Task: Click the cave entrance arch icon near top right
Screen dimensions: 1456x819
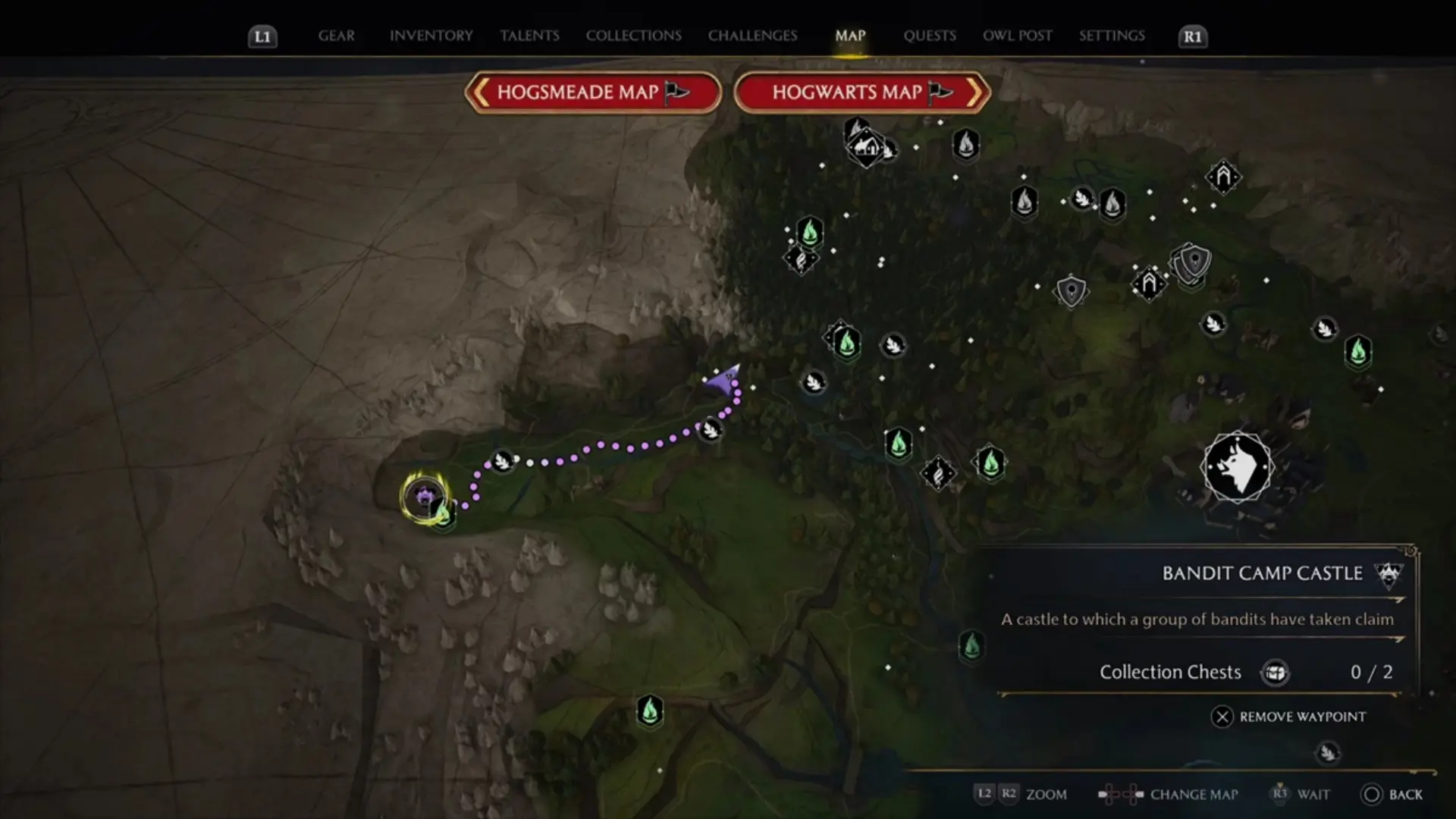Action: pyautogui.click(x=1222, y=177)
